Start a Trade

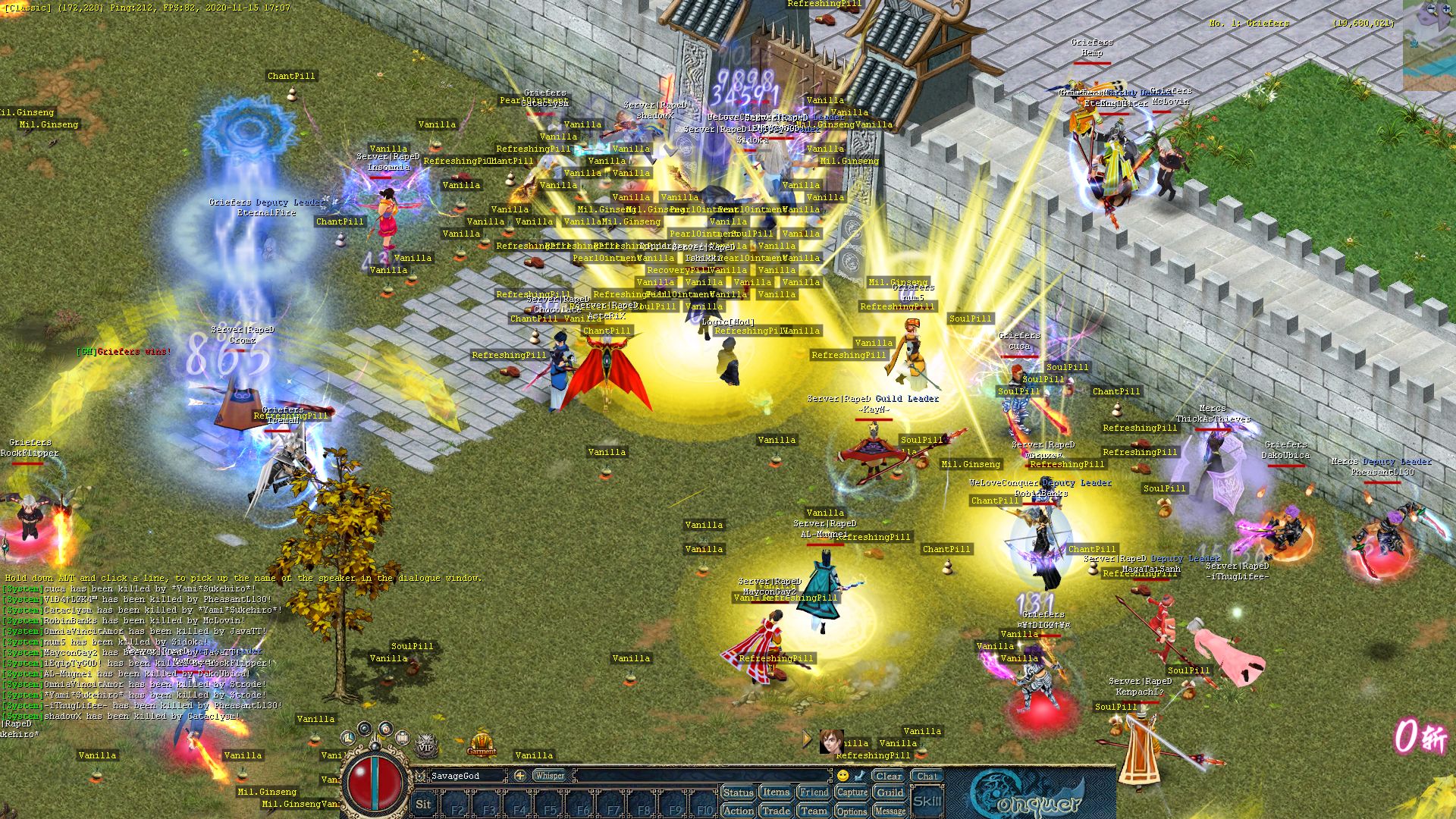pos(776,811)
